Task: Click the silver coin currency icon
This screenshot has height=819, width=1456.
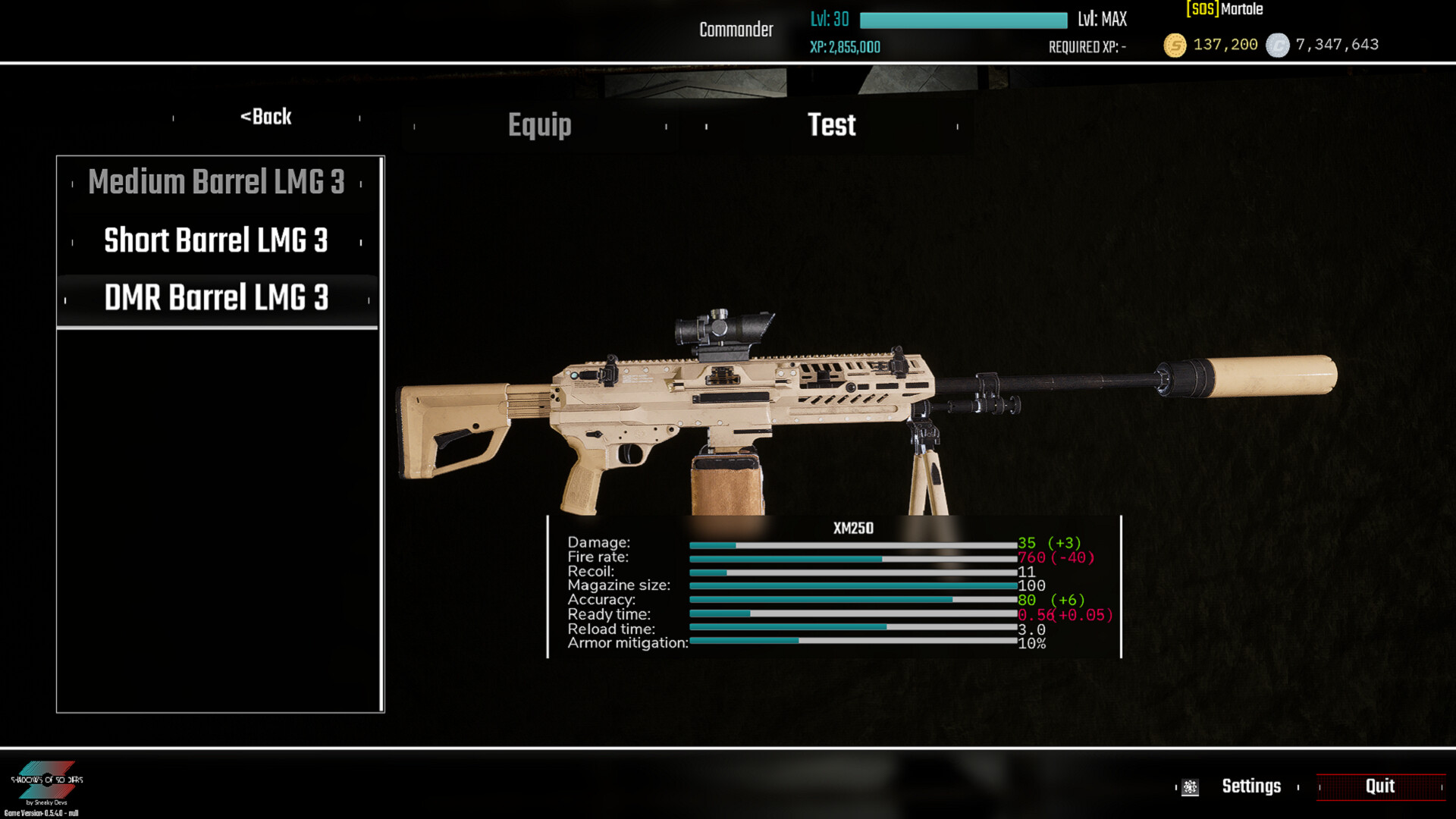Action: tap(1277, 45)
